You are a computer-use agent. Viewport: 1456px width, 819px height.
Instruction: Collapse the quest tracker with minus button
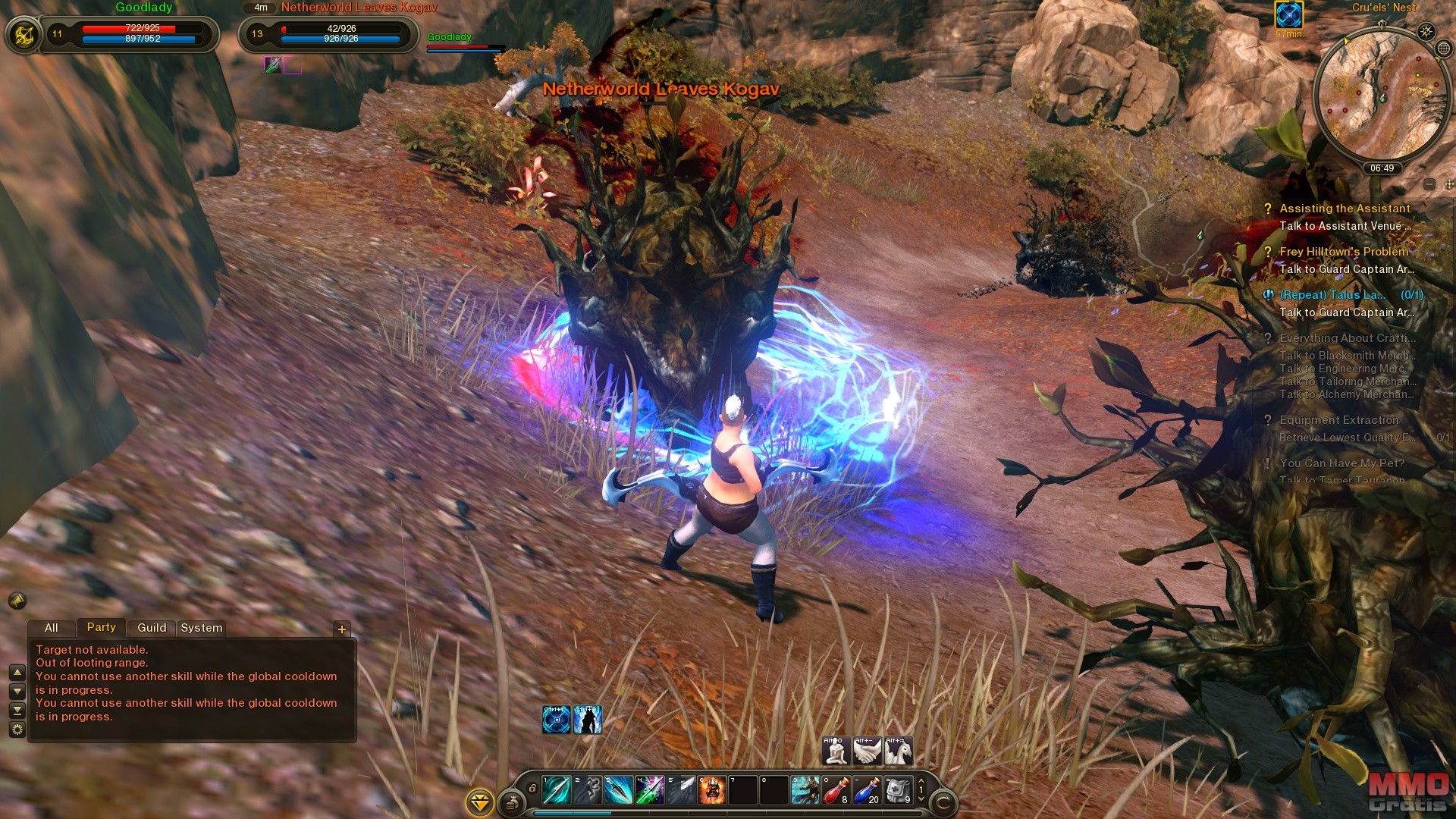(x=1429, y=184)
